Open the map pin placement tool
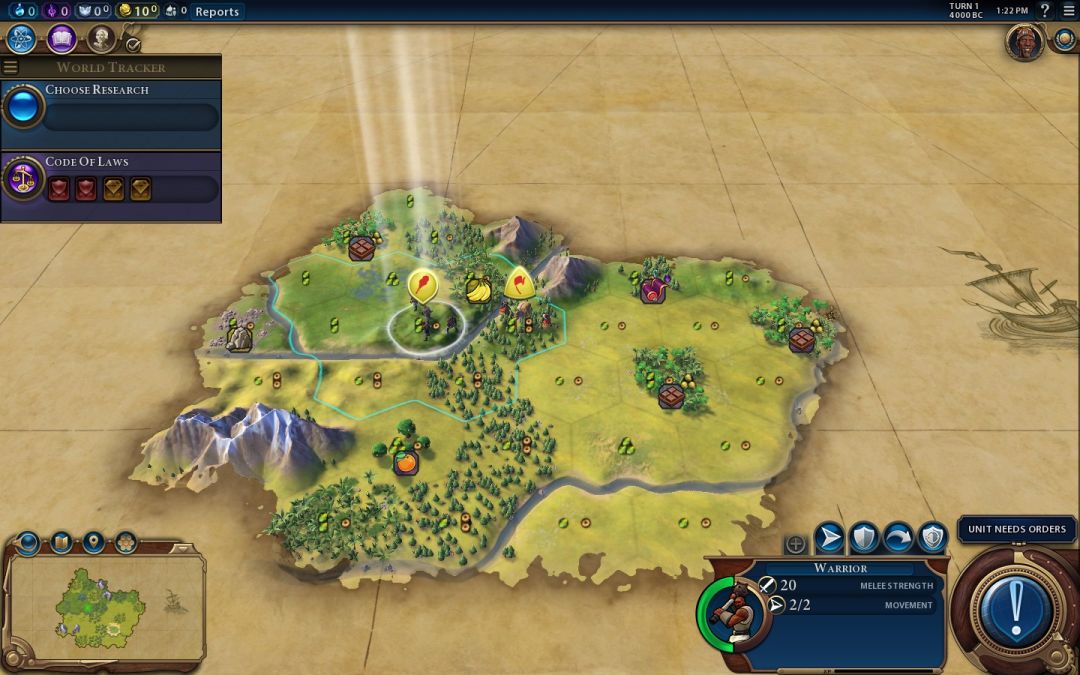The width and height of the screenshot is (1080, 675). pyautogui.click(x=93, y=543)
